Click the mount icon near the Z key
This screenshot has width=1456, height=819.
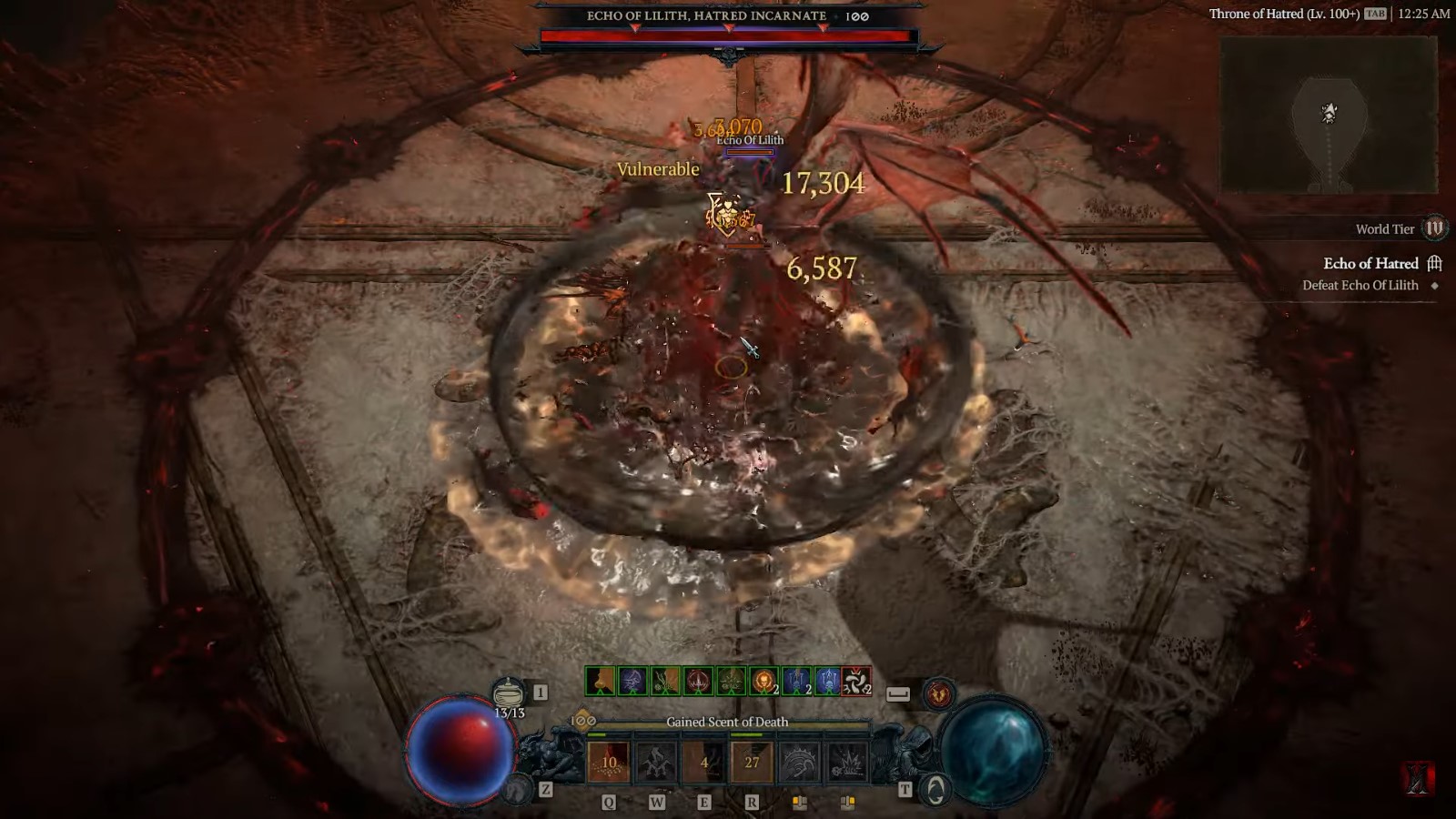pyautogui.click(x=517, y=788)
